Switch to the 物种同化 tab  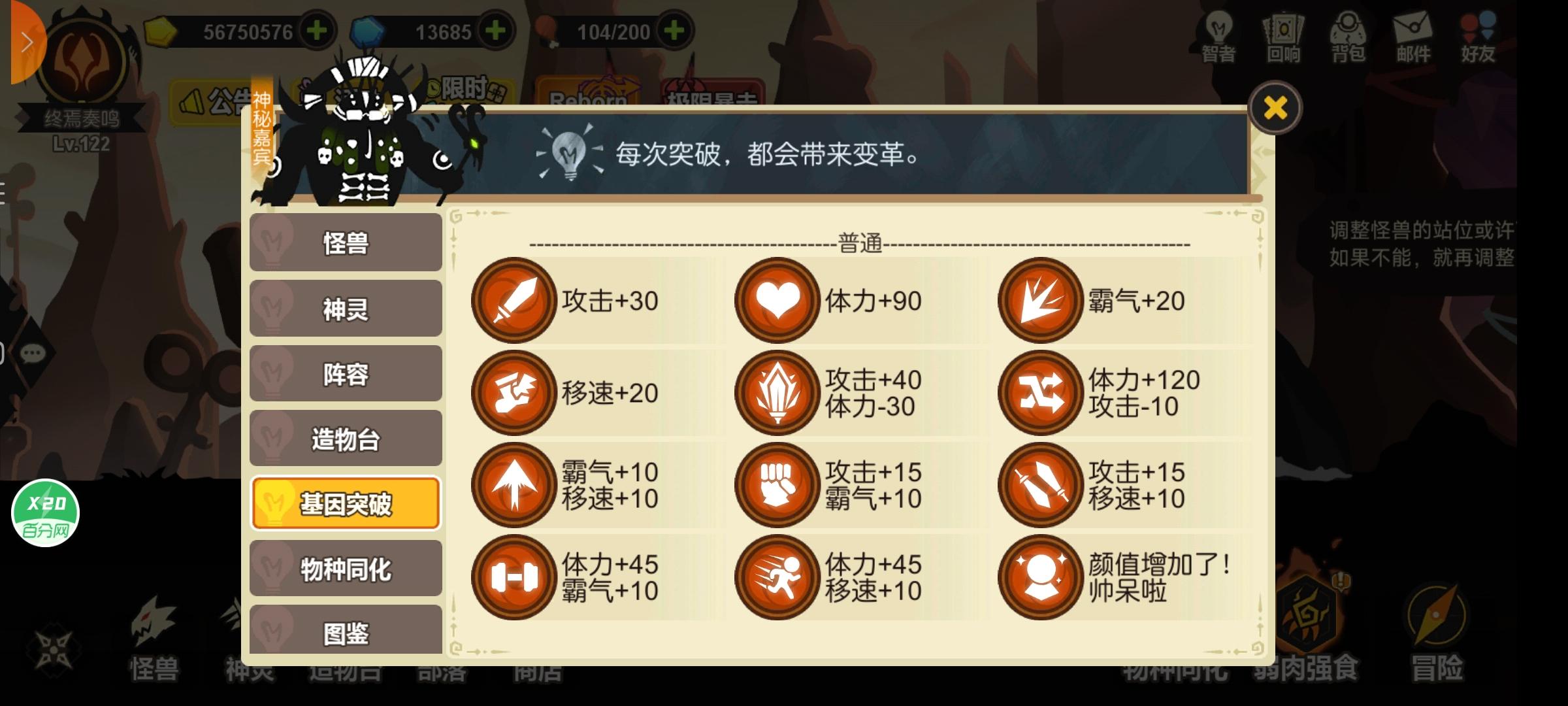[345, 567]
